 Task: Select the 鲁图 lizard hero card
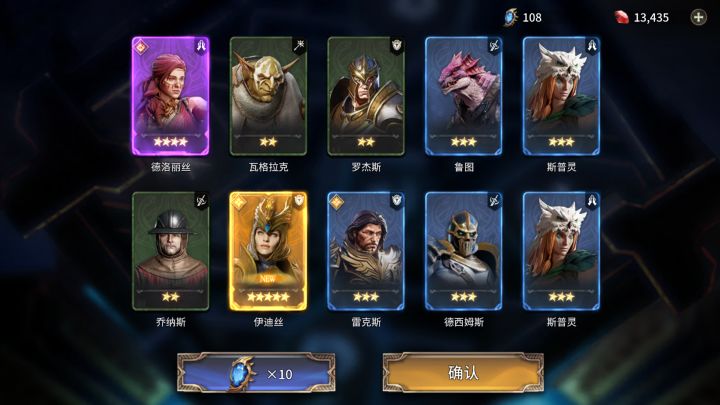(x=463, y=96)
